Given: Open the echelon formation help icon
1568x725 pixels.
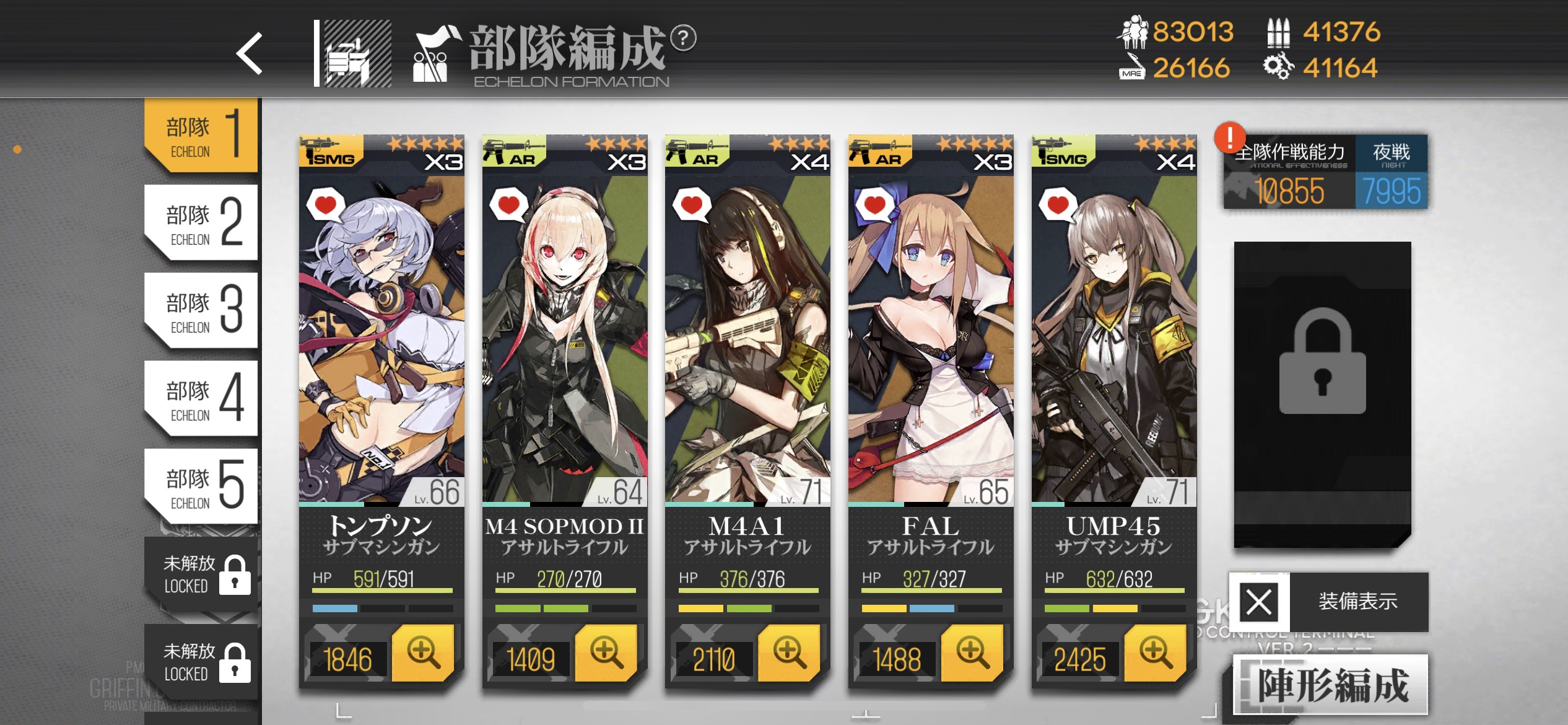Looking at the screenshot, I should (683, 38).
